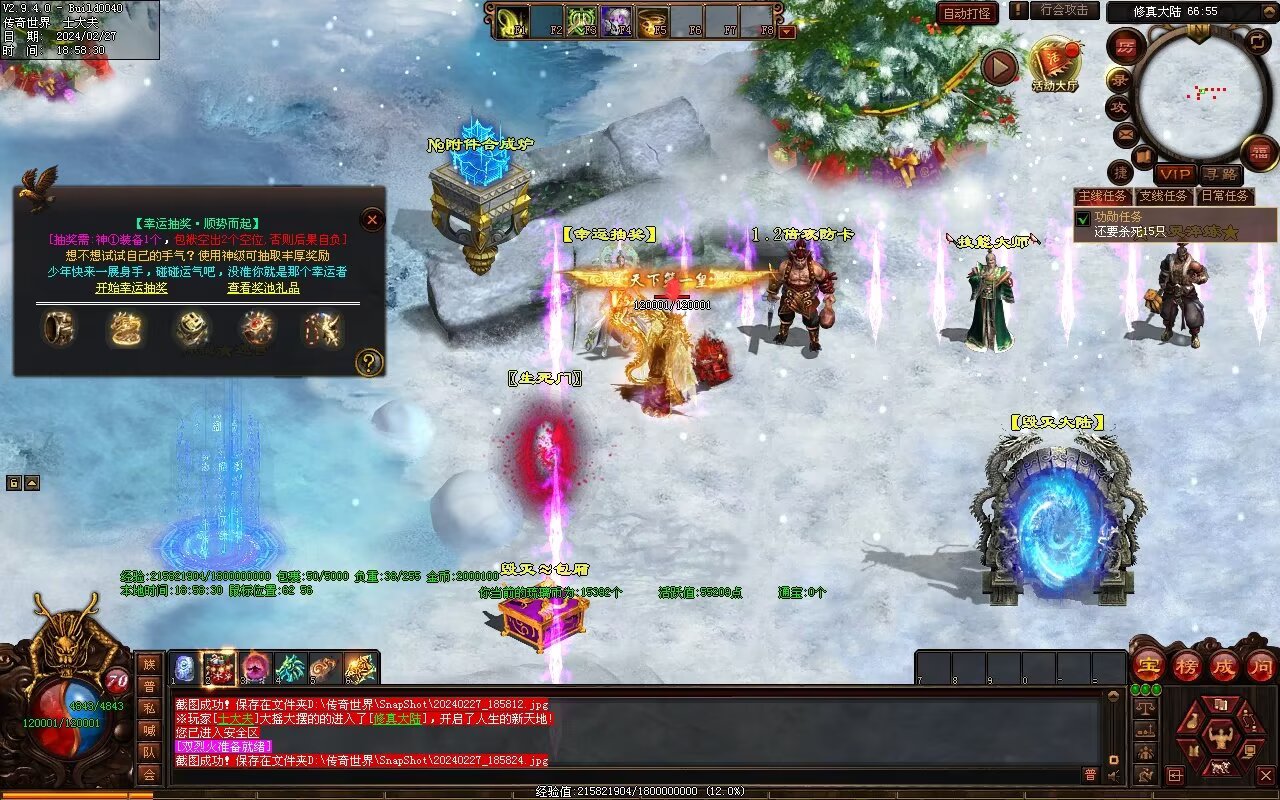Toggle the 功勋任务 quest checkbox
The image size is (1280, 800).
(x=1083, y=218)
